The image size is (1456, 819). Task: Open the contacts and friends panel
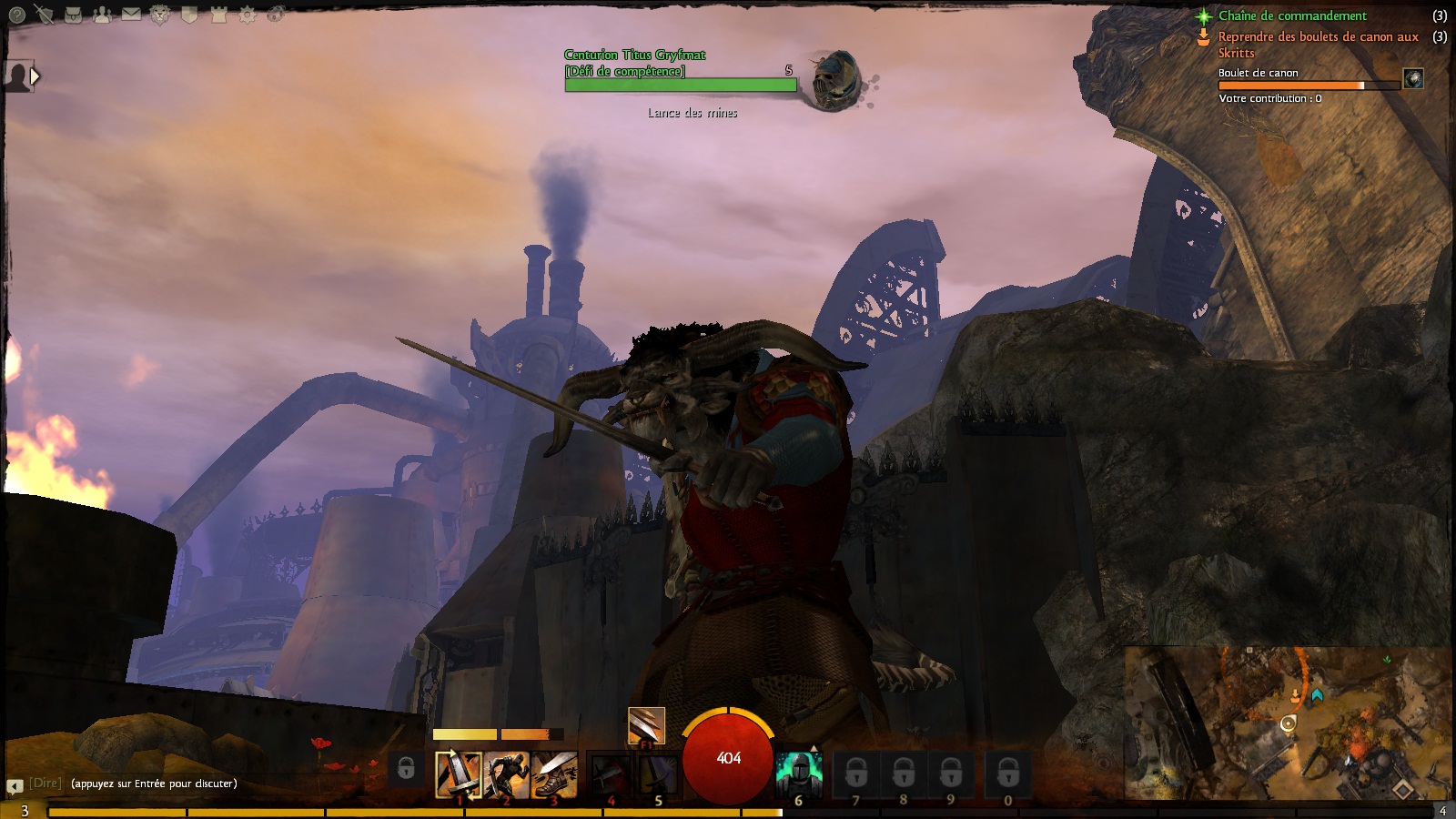(x=102, y=15)
